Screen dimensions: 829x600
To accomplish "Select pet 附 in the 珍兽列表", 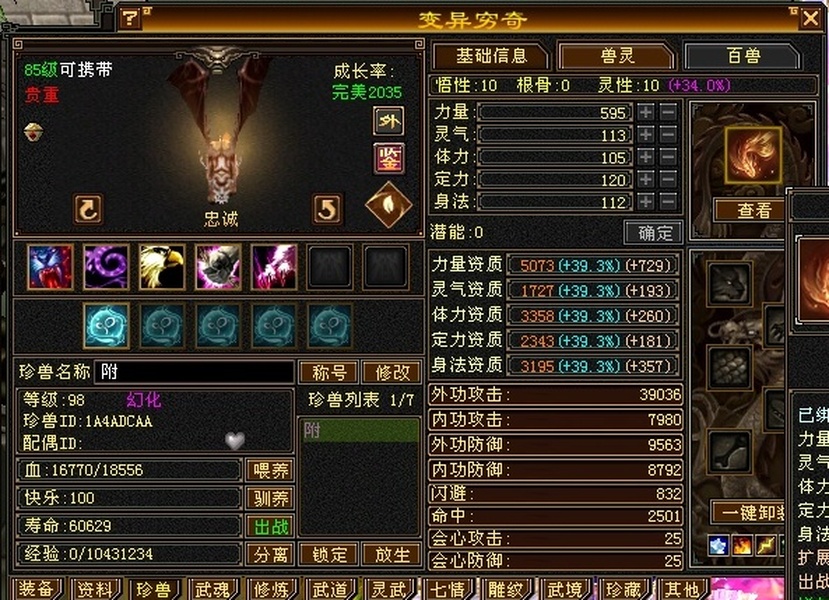I will click(x=360, y=430).
